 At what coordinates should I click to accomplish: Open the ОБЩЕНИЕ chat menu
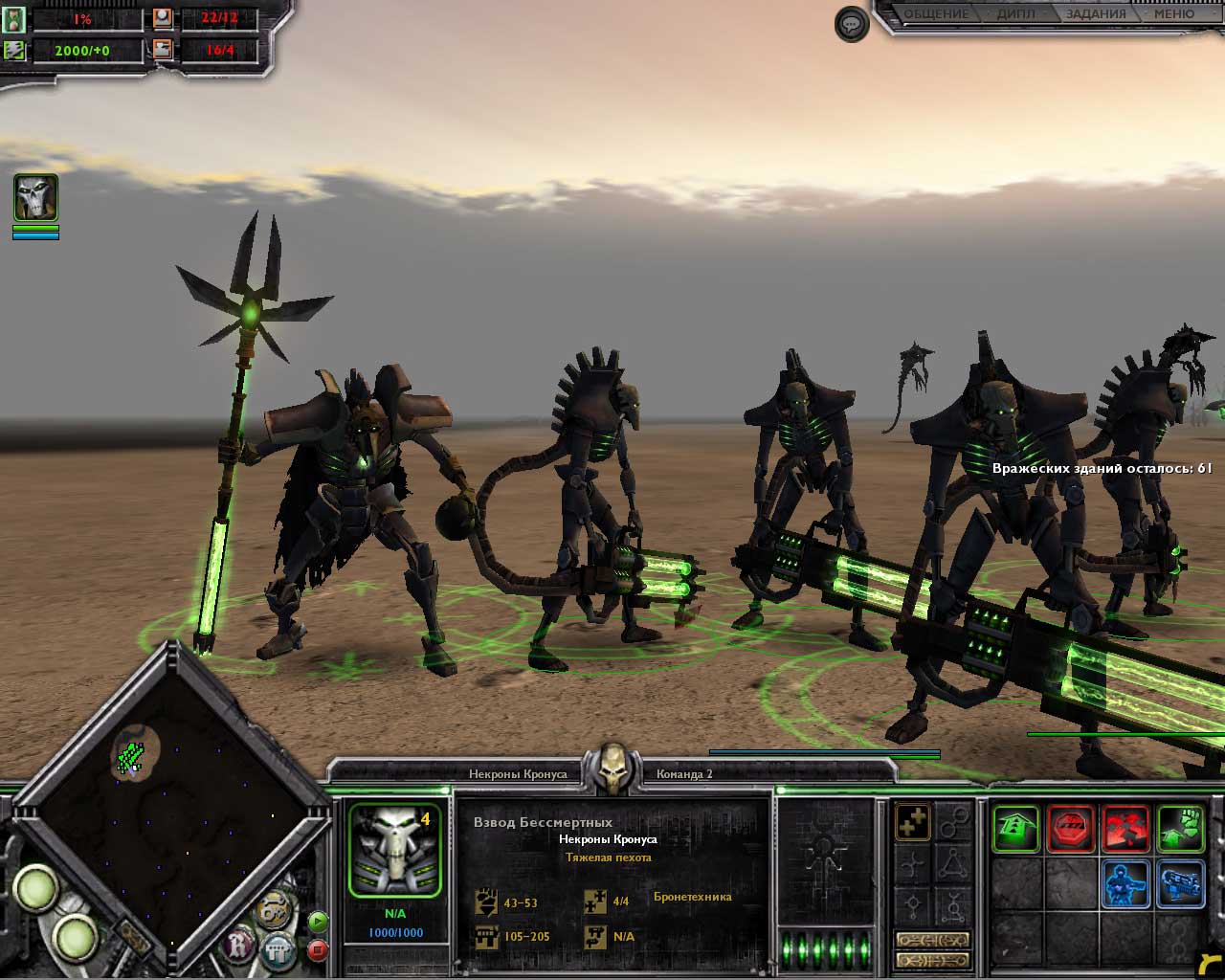(936, 14)
